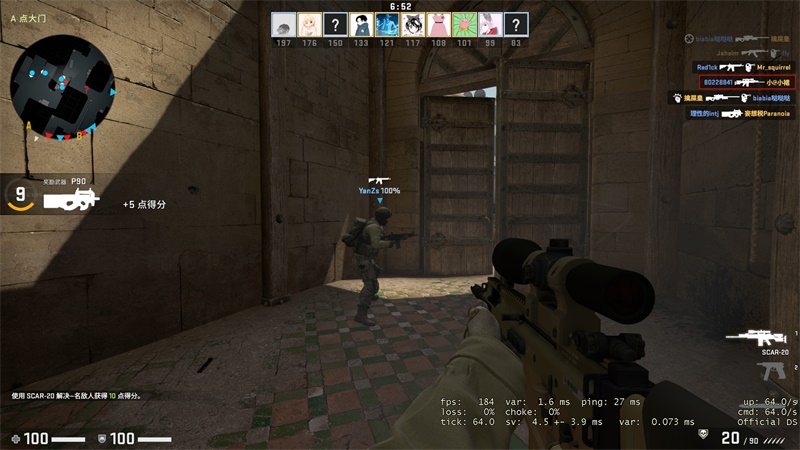Viewport: 800px width, 450px height.
Task: Select the pistol icon below the SCAR-20
Action: [x=771, y=371]
